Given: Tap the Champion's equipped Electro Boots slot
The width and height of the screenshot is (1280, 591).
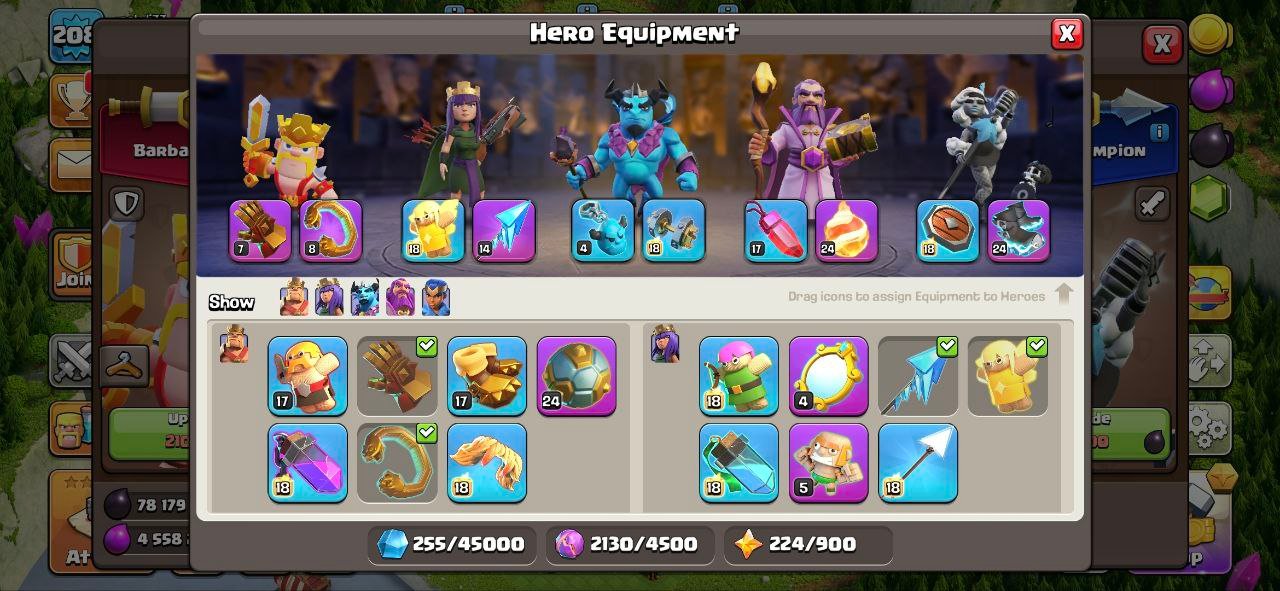Looking at the screenshot, I should pos(1018,230).
